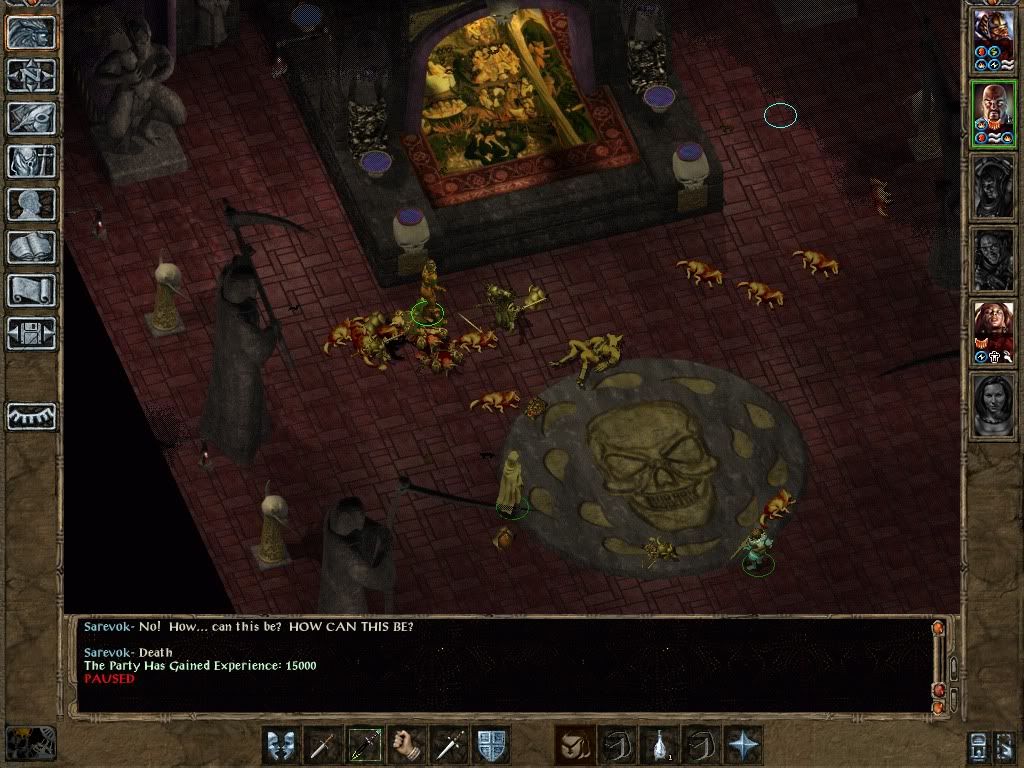1024x768 pixels.
Task: Select the helmeted character portrait
Action: pyautogui.click(x=994, y=40)
